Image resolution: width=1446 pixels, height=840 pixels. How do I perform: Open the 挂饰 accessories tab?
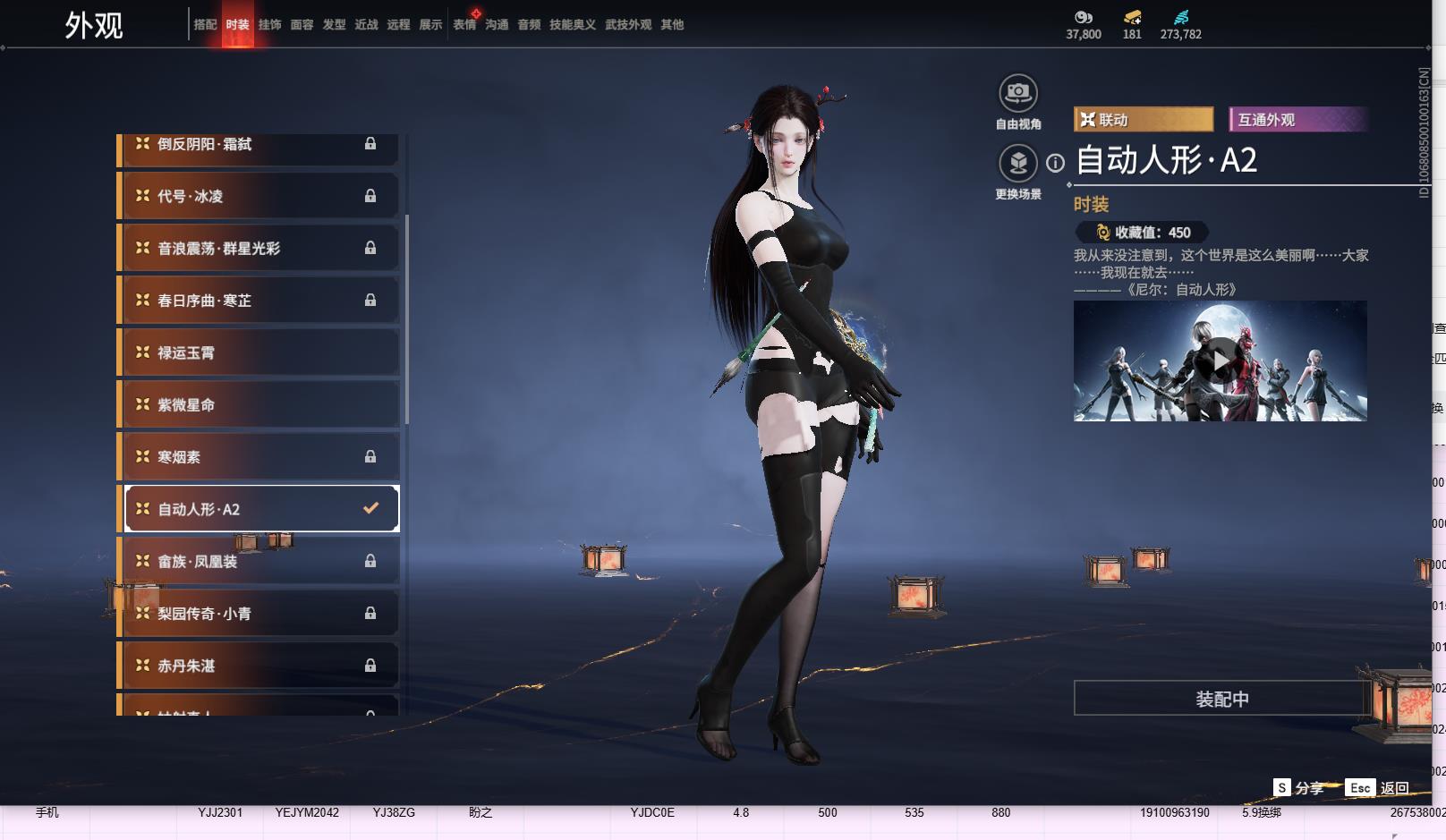(269, 25)
